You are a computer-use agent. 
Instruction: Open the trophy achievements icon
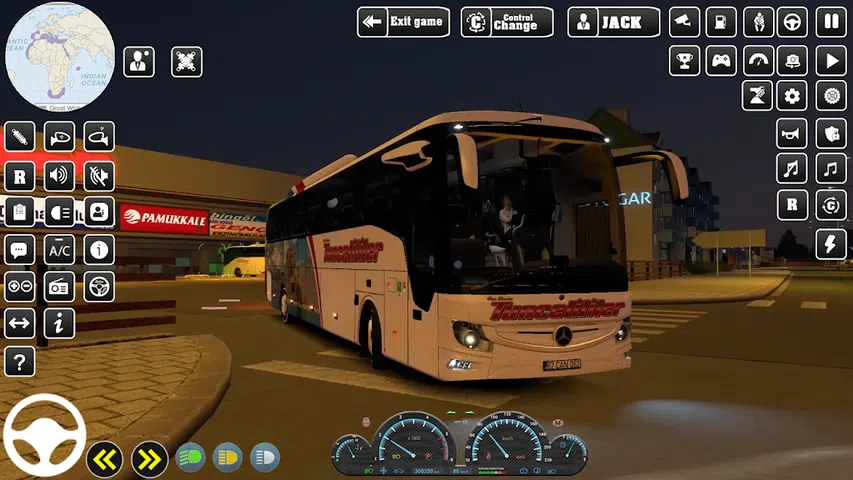click(685, 60)
